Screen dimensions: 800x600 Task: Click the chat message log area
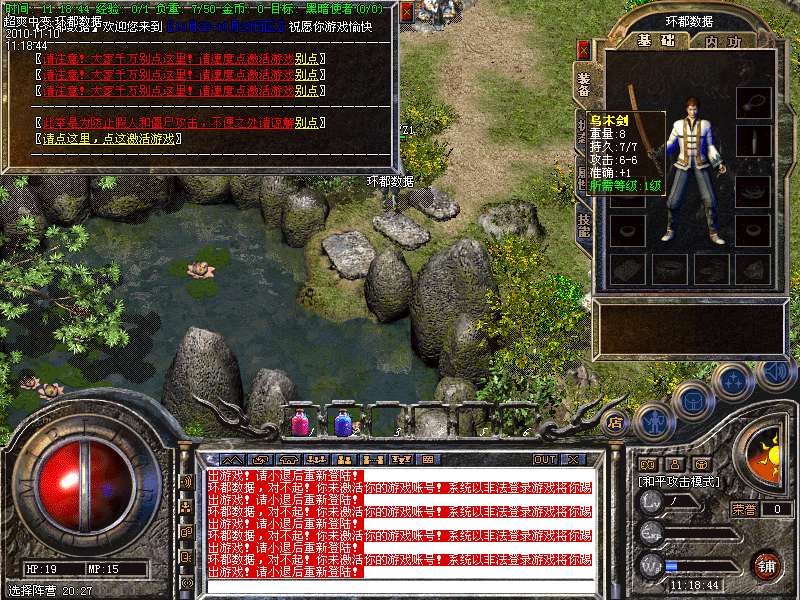click(x=400, y=523)
